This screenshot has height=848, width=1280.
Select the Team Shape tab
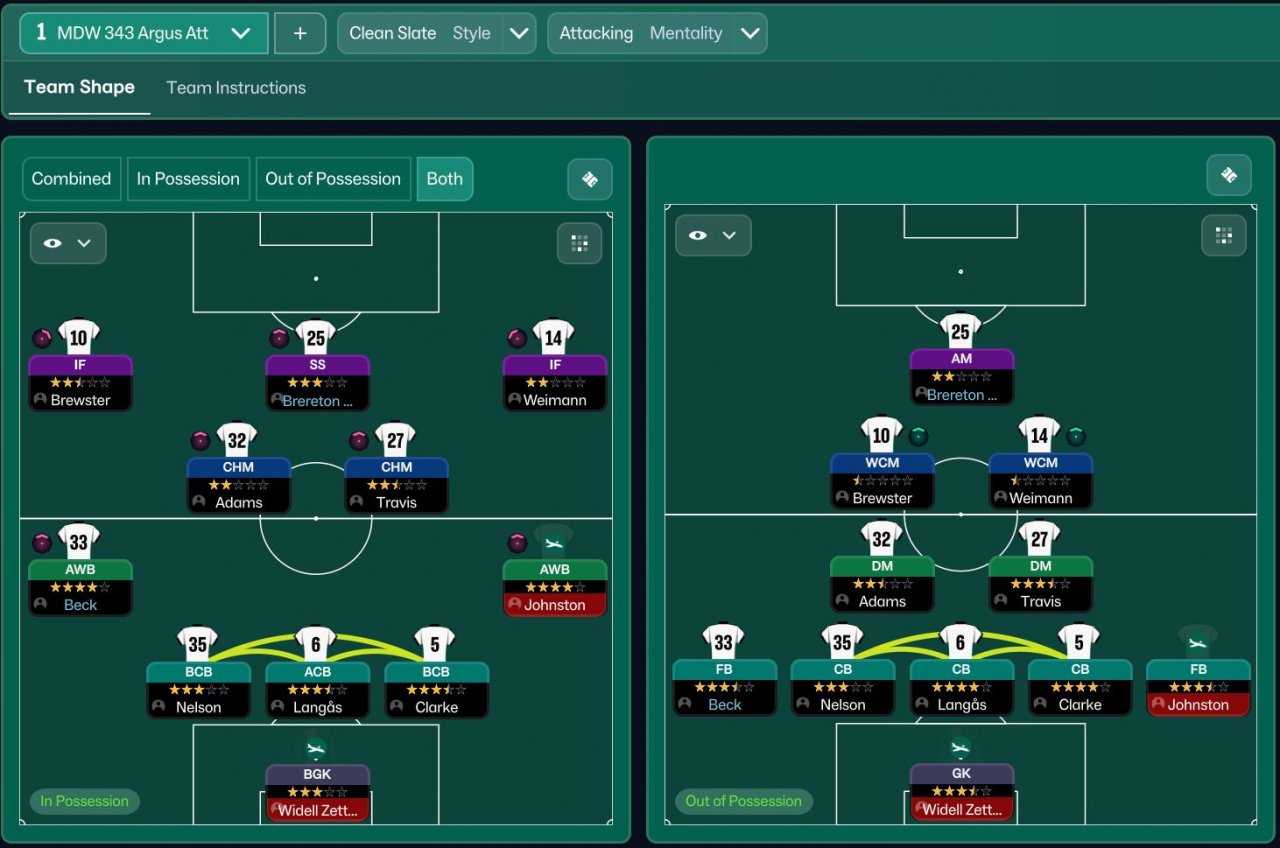coord(79,87)
